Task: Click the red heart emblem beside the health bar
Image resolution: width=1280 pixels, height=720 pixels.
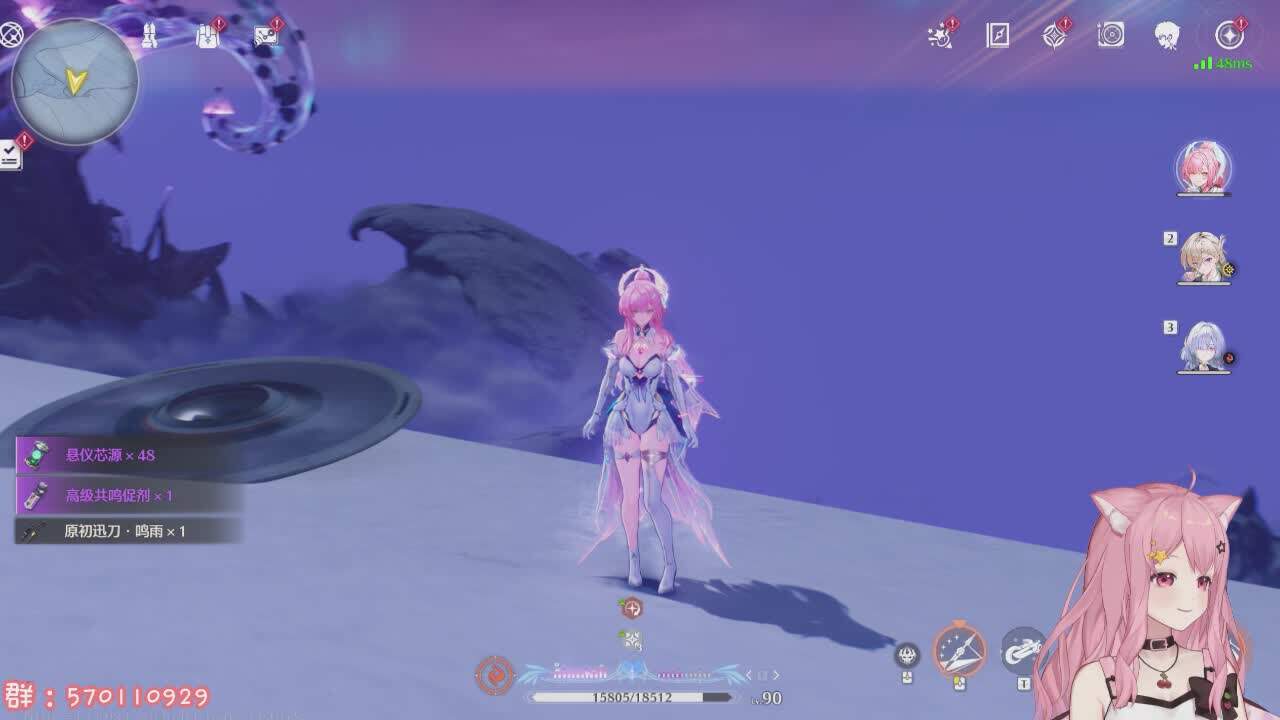Action: coord(494,675)
